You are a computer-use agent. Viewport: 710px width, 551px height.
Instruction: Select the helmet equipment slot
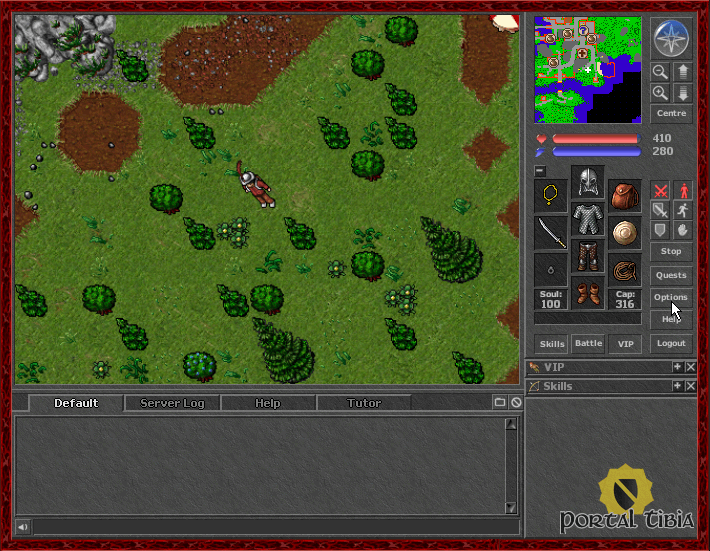[588, 181]
